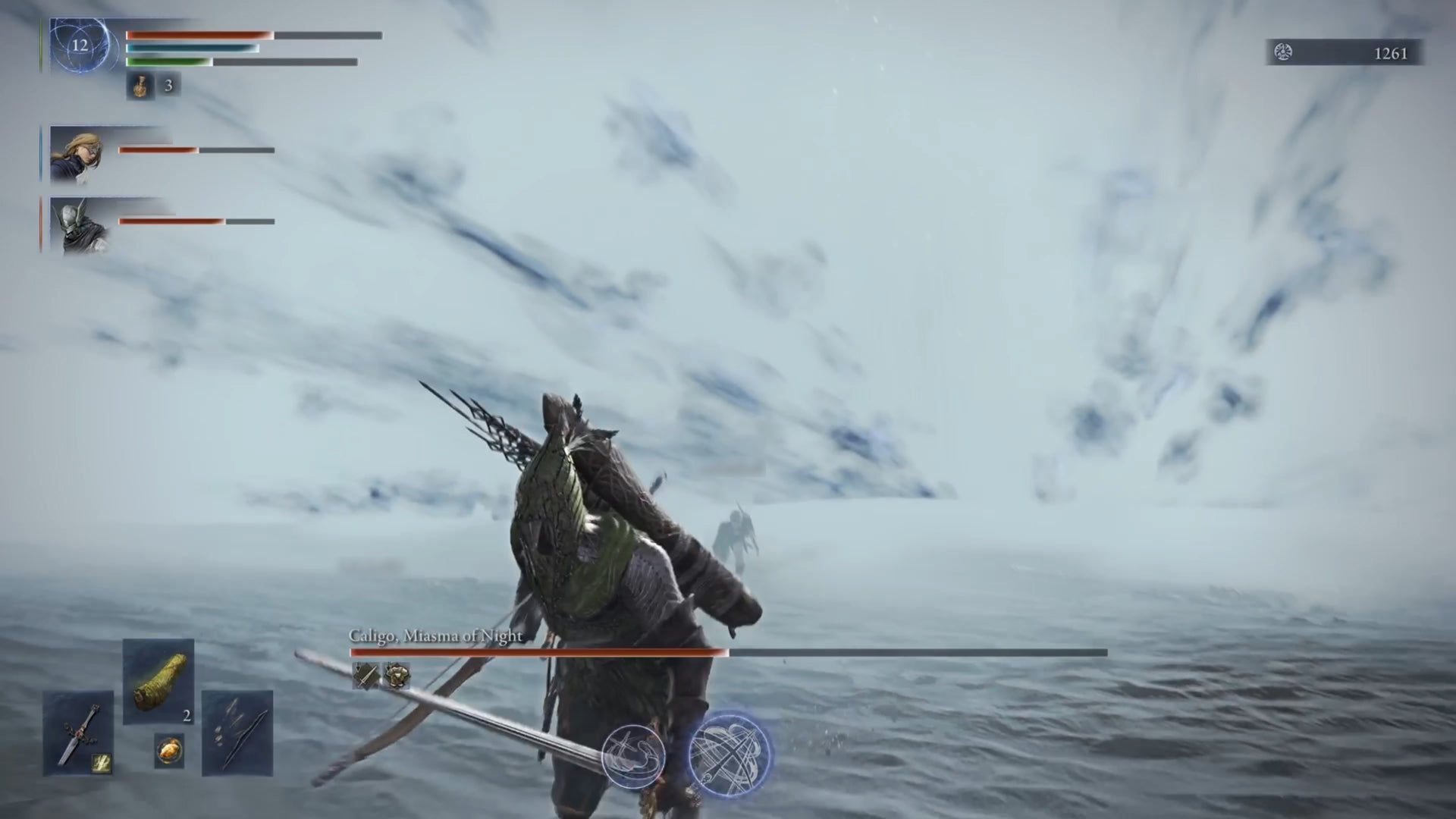Select the crimson flask icon showing 3 uses
Viewport: 1456px width, 819px height.
click(140, 86)
